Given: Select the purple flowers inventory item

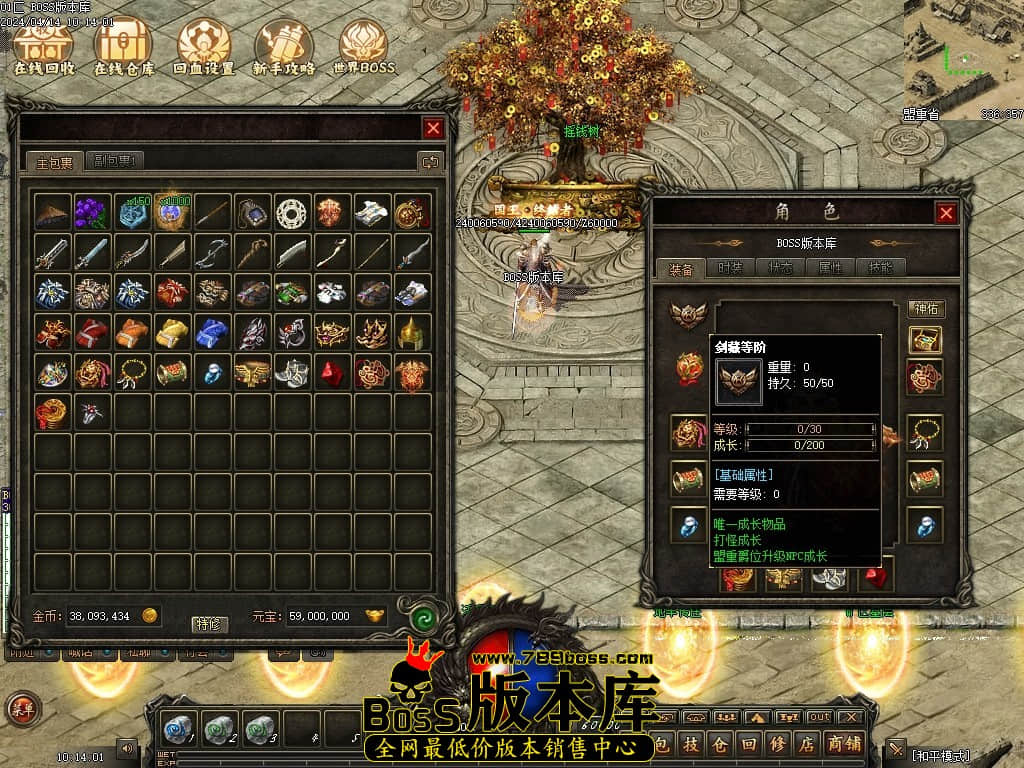Looking at the screenshot, I should pyautogui.click(x=93, y=212).
